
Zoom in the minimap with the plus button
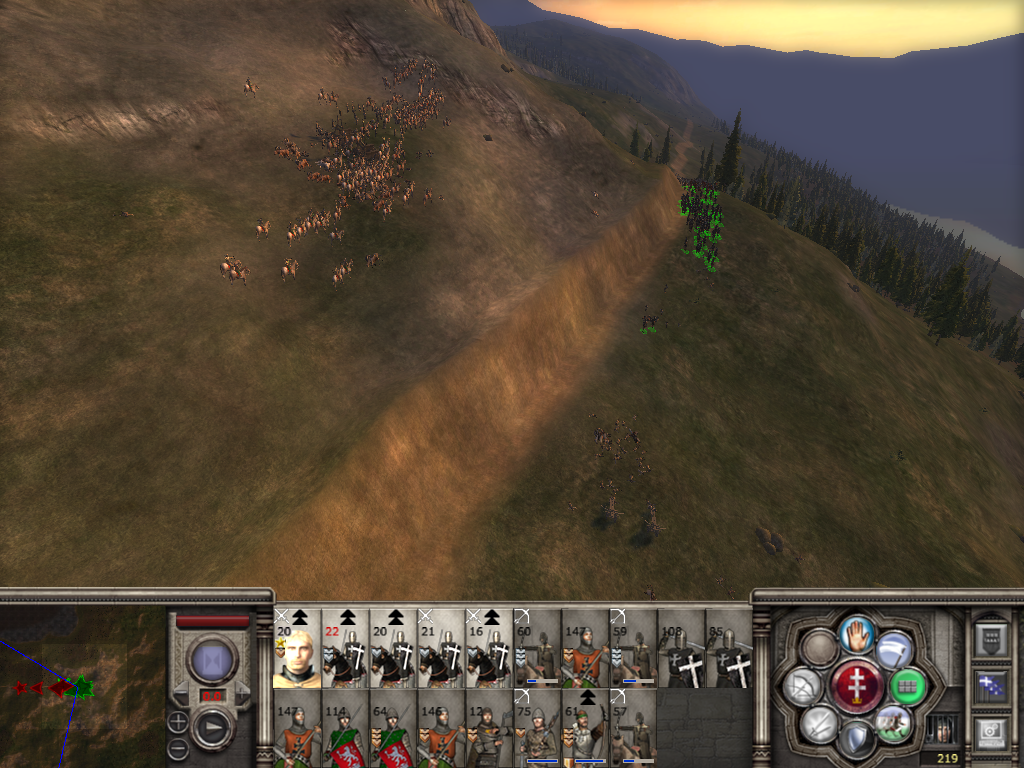tap(178, 720)
